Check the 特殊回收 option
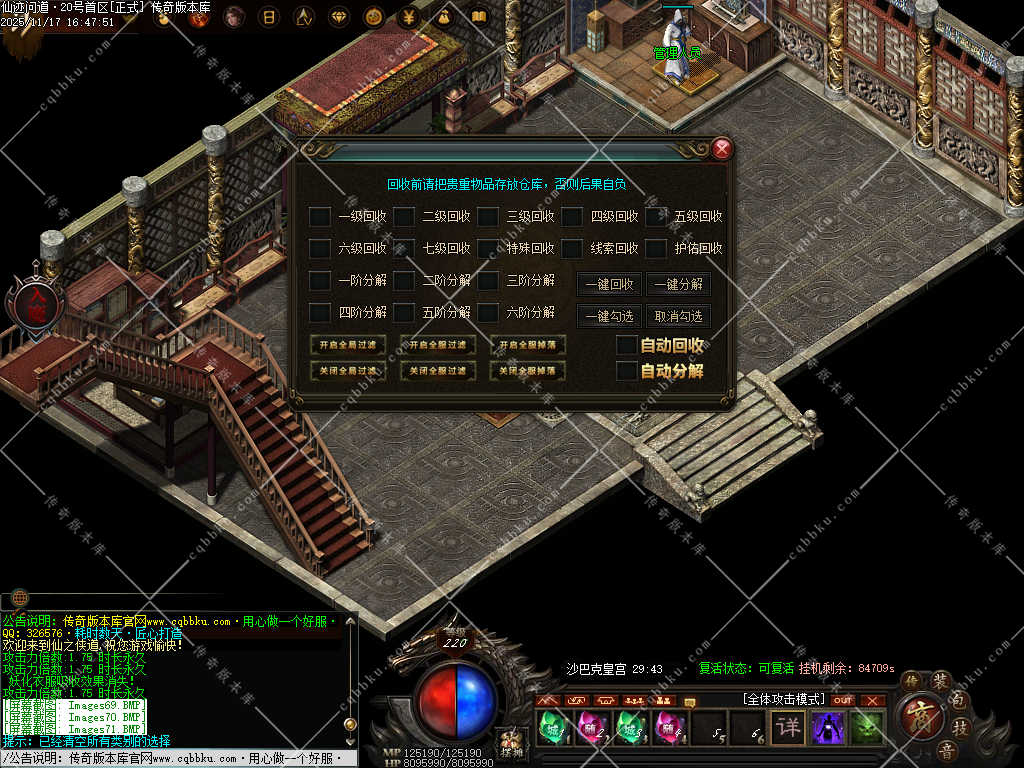Screen dimensions: 1024x768 [x=488, y=248]
